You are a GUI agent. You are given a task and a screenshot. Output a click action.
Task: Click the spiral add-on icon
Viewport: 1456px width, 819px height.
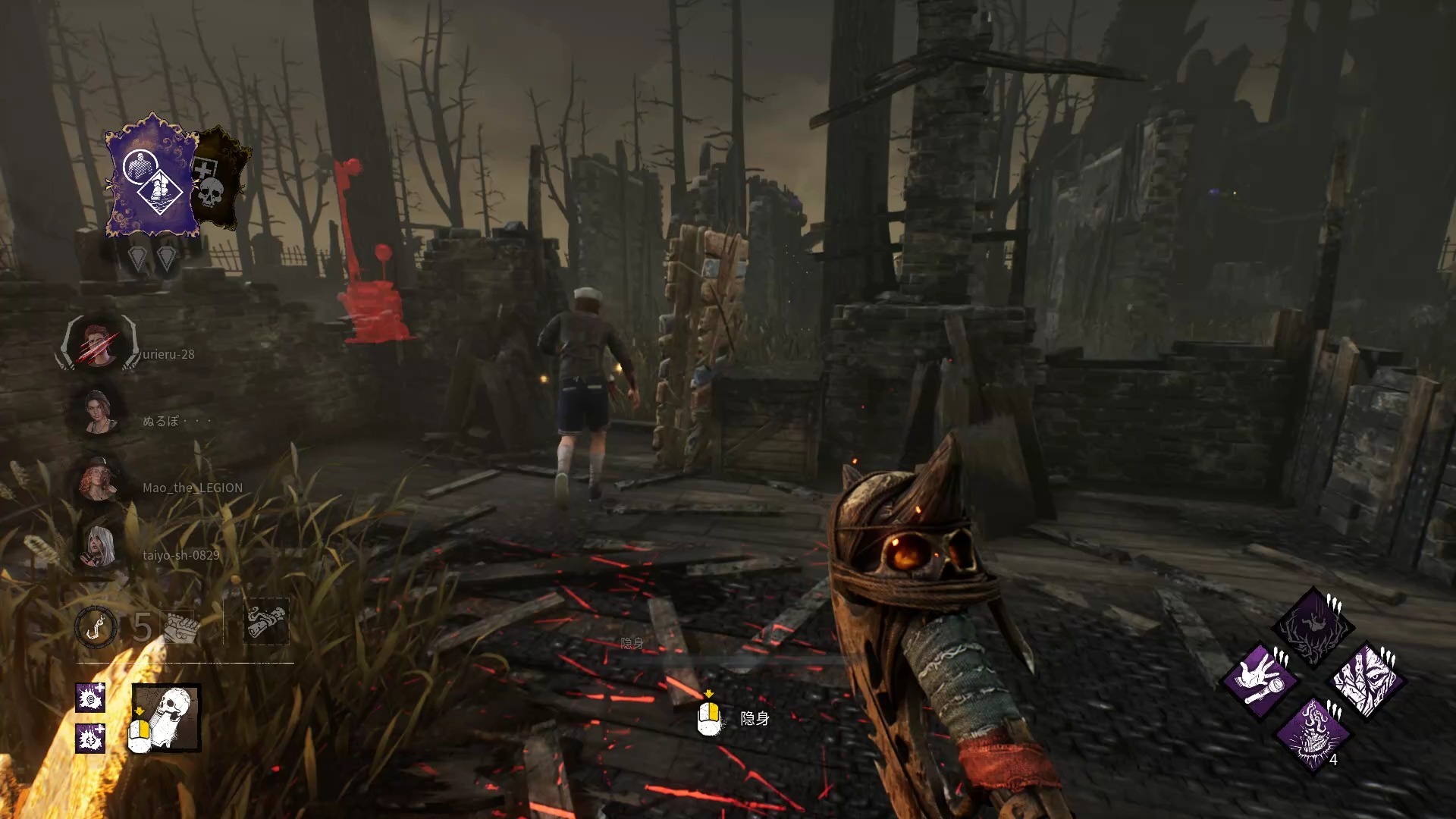click(x=90, y=698)
